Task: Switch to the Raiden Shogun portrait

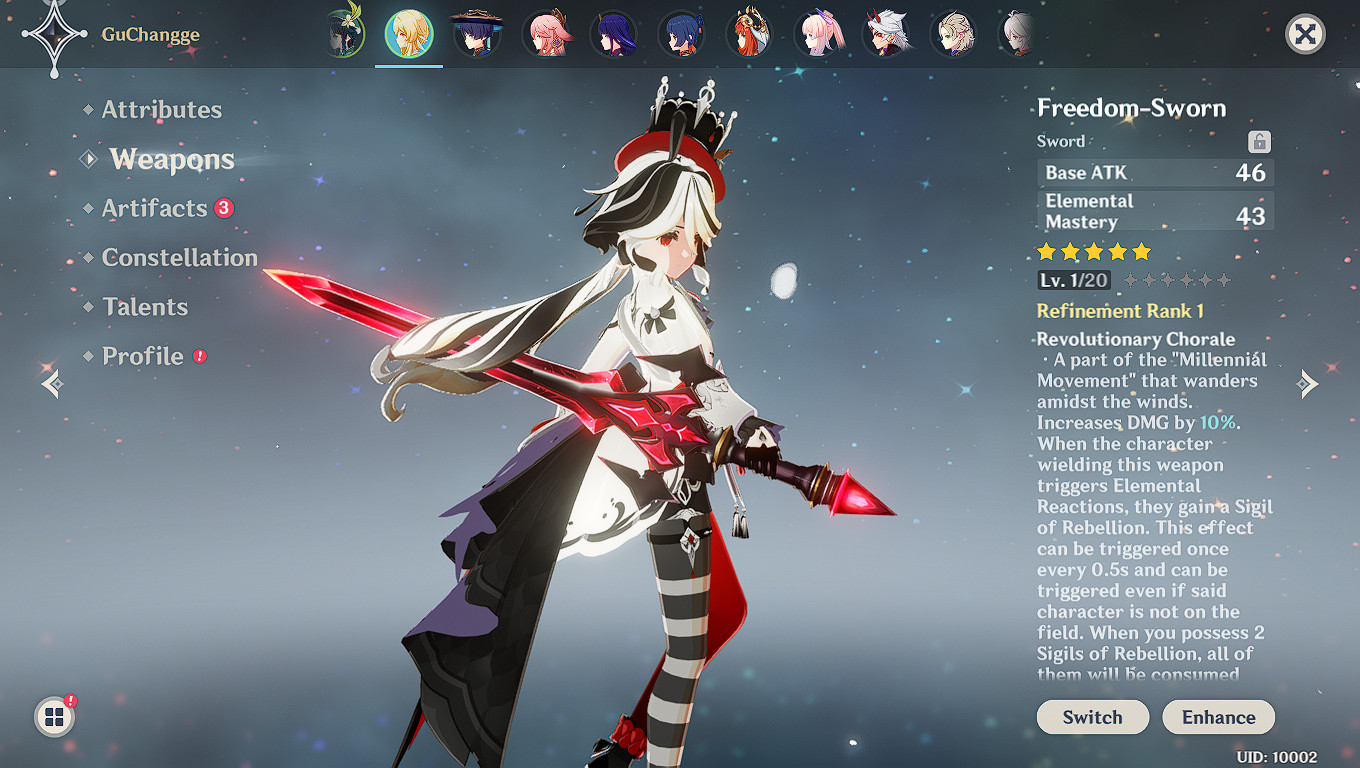Action: point(613,33)
